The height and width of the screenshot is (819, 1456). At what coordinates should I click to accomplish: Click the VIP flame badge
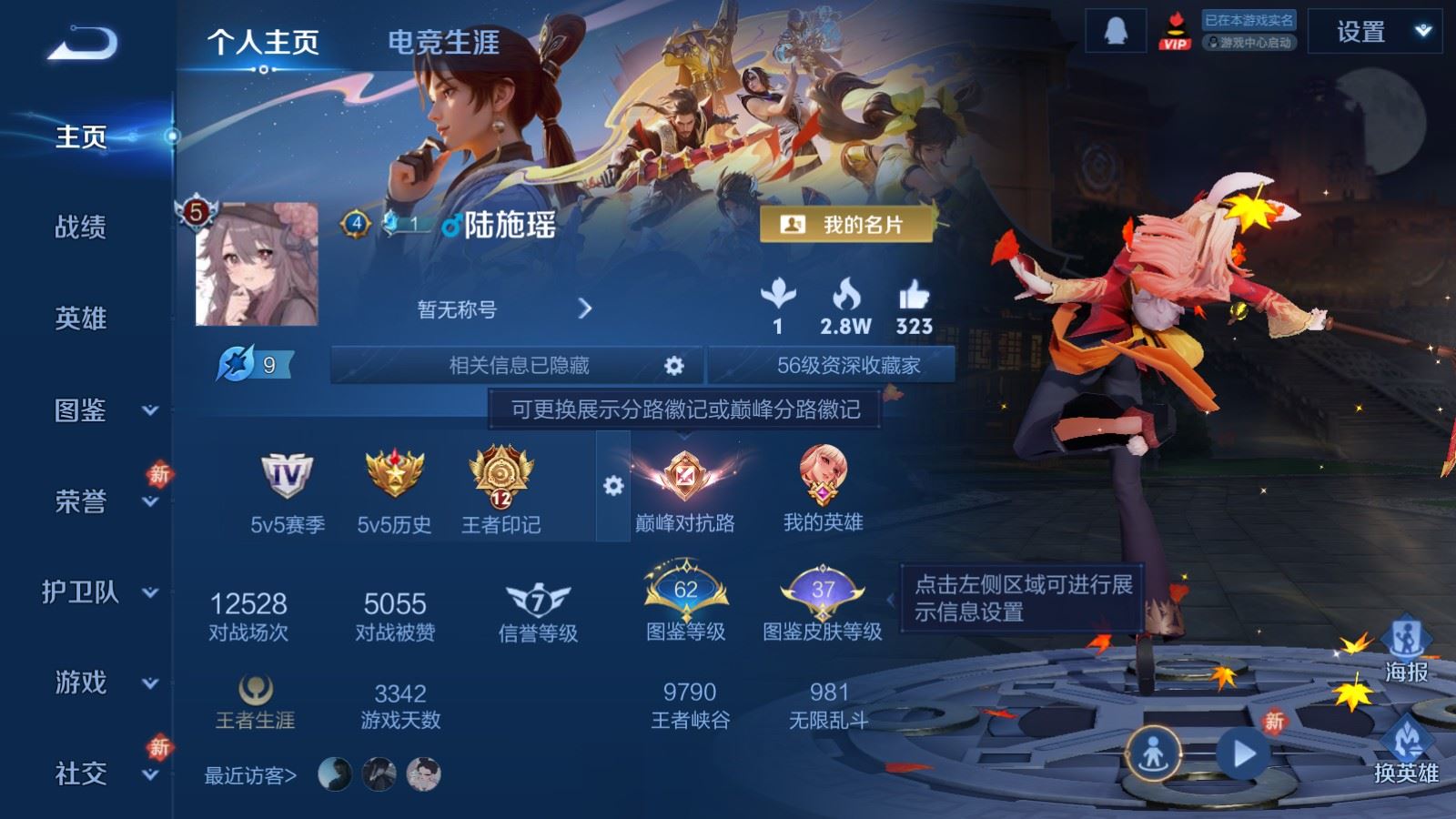pyautogui.click(x=1178, y=31)
